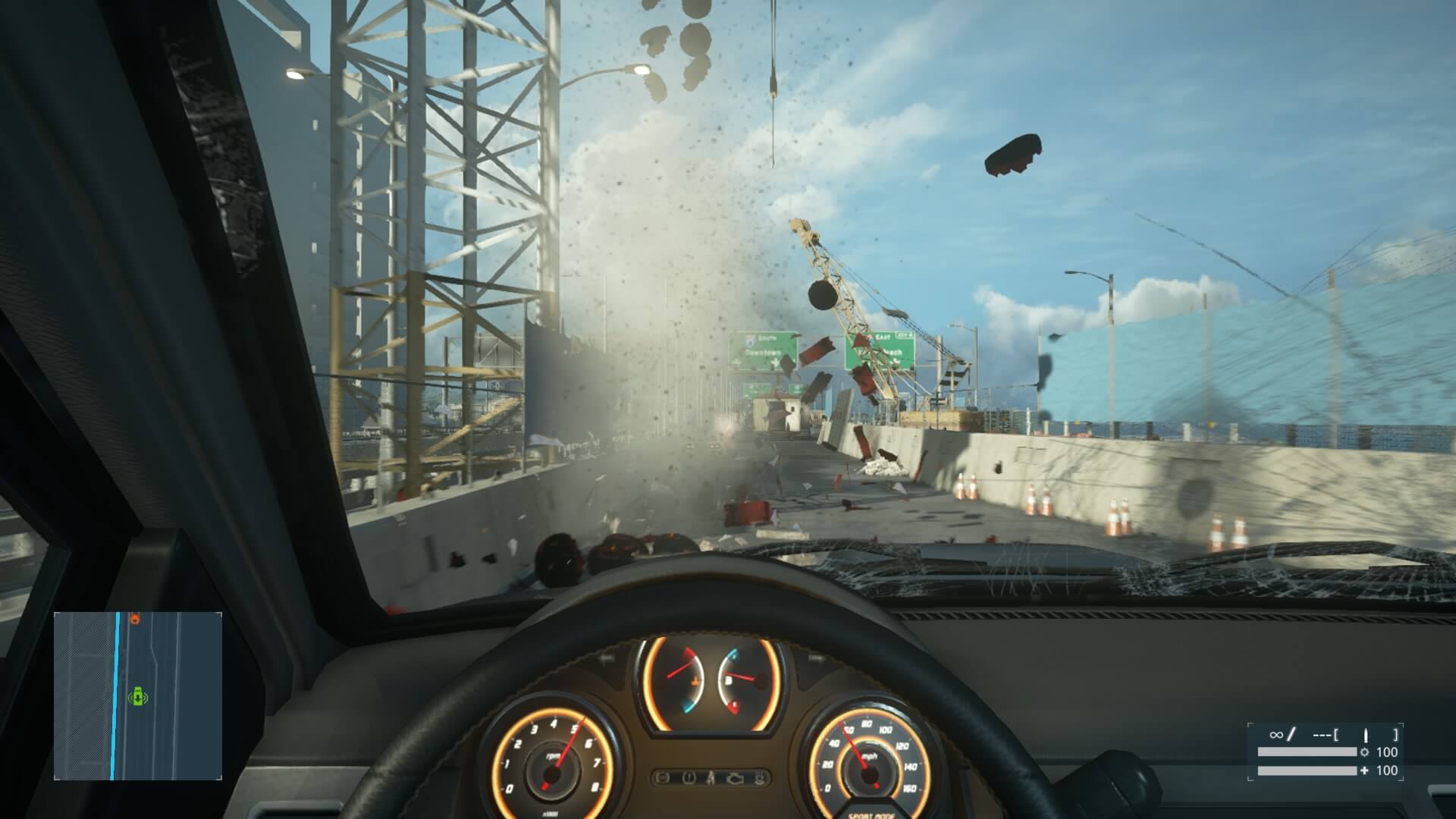
Task: Click the seatbelt warning icon on the instrument panel
Action: click(711, 778)
